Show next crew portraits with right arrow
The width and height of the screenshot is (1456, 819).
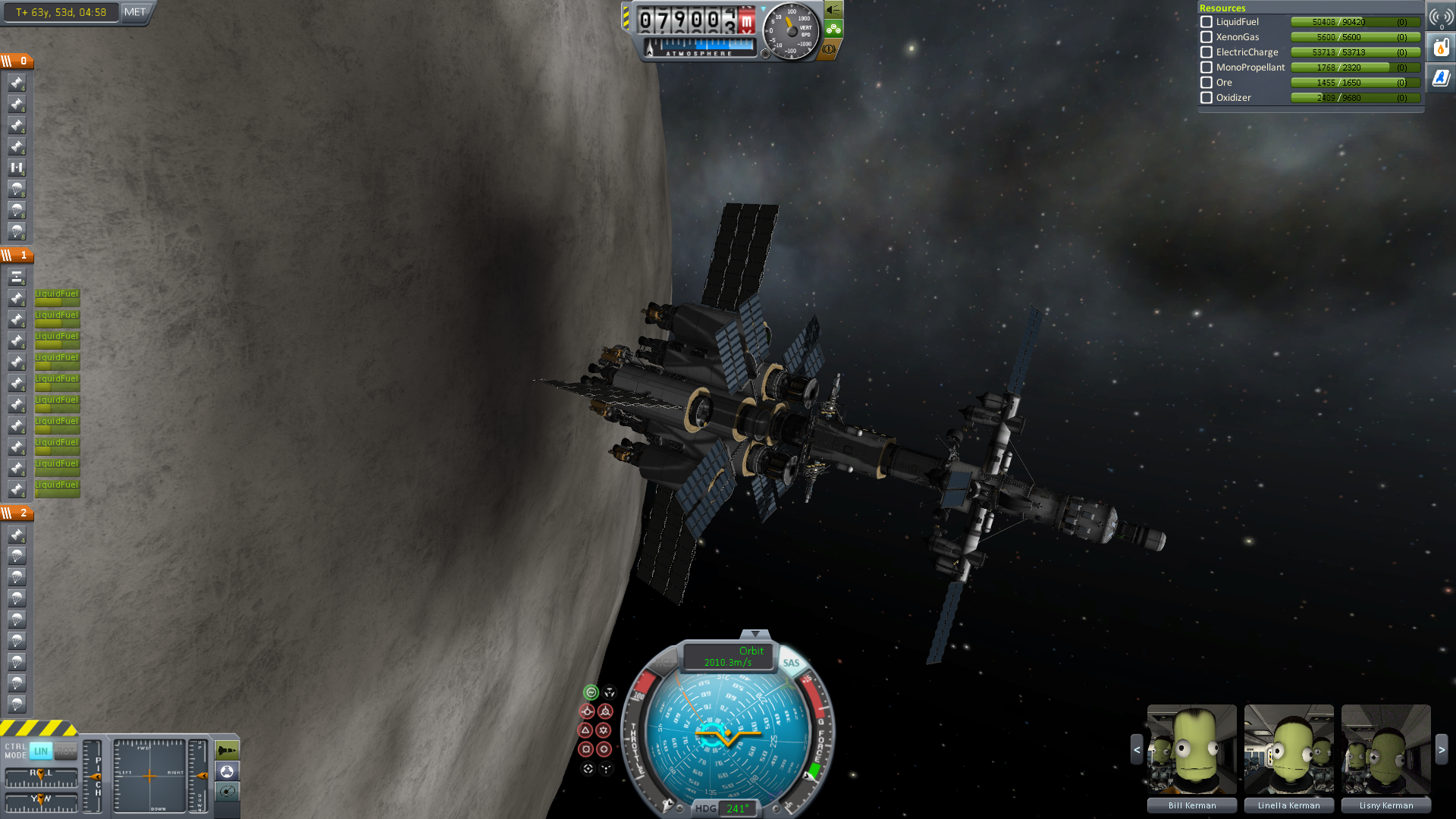(1442, 749)
